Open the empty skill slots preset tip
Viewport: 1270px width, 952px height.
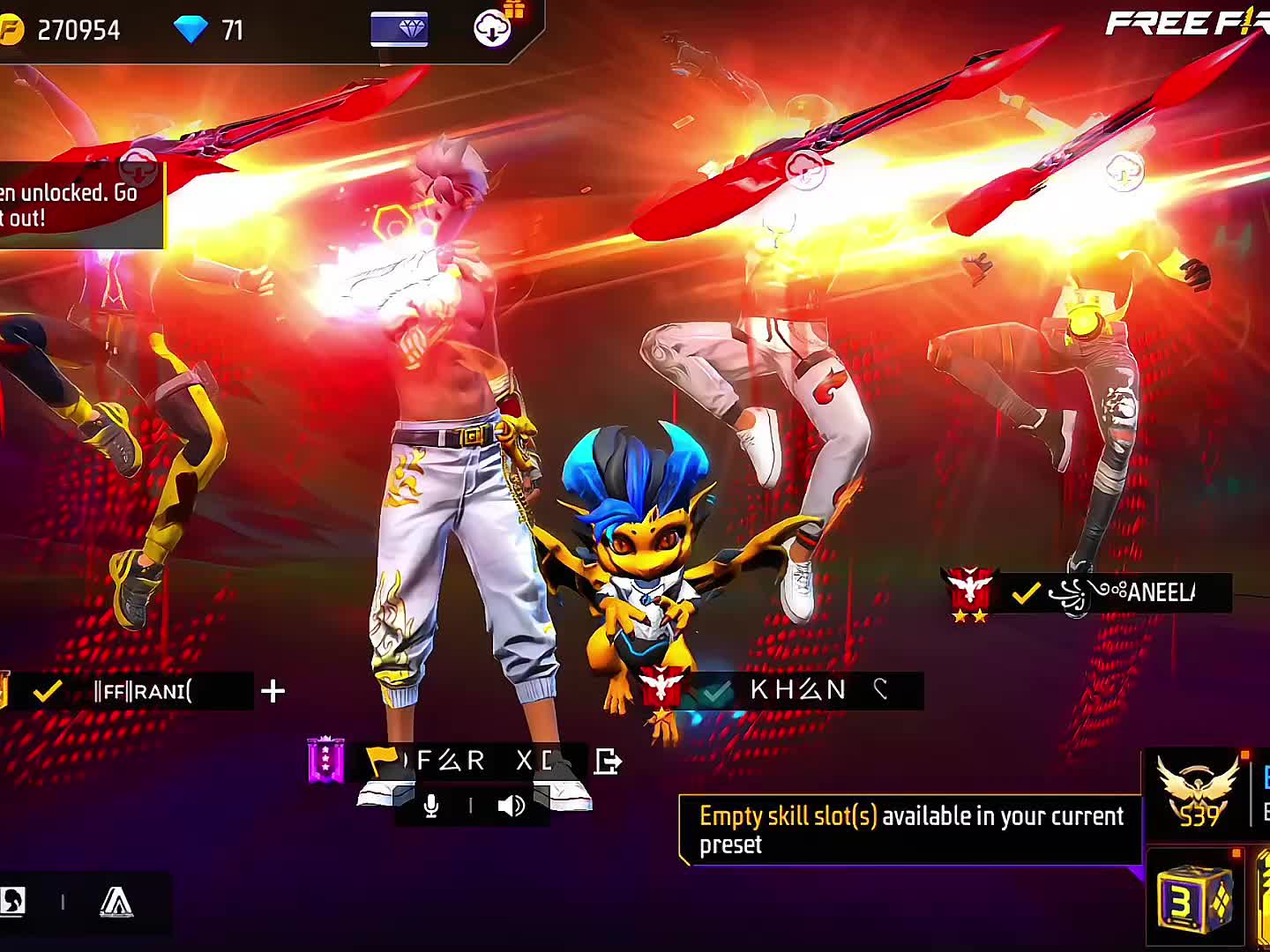[x=910, y=829]
